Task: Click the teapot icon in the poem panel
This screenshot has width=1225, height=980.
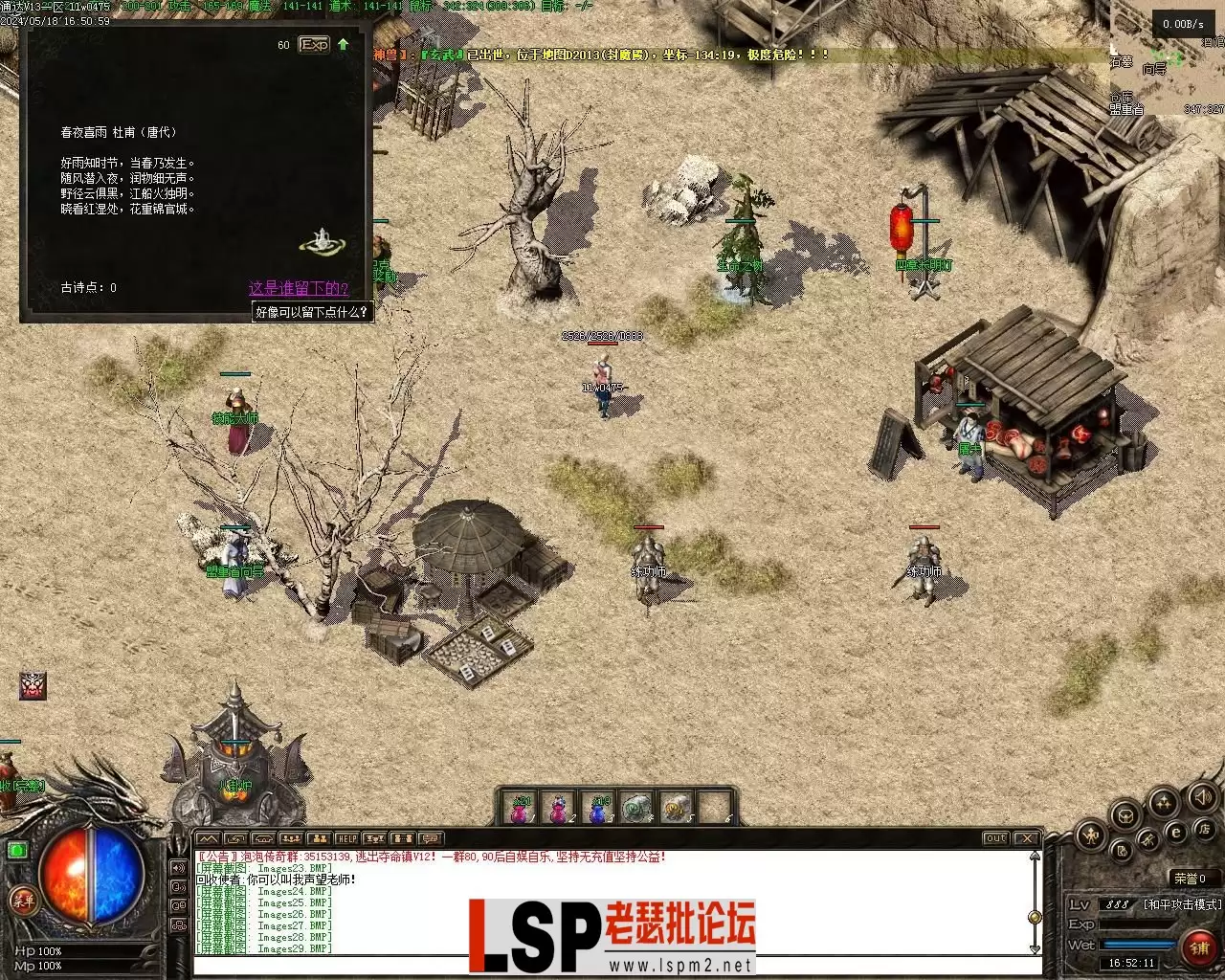Action: tap(323, 240)
